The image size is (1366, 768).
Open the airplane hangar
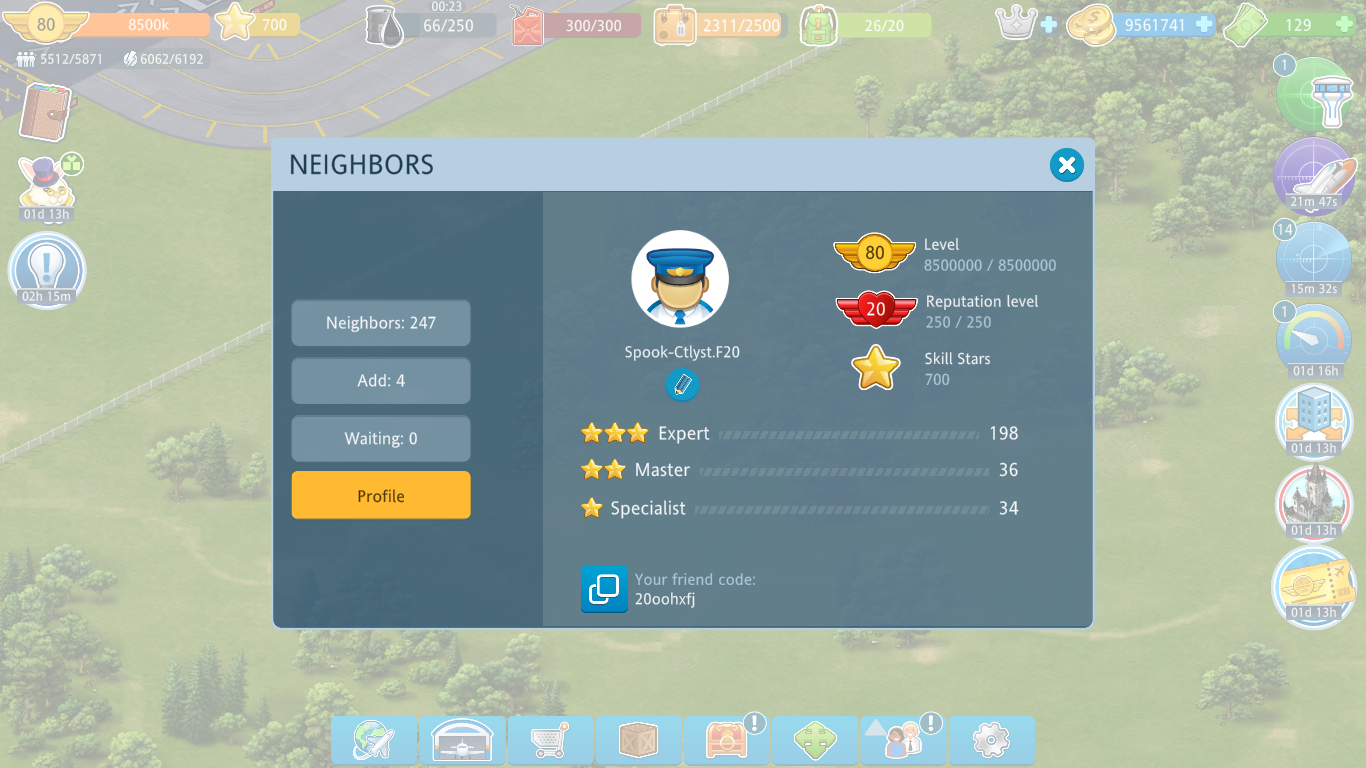point(462,741)
